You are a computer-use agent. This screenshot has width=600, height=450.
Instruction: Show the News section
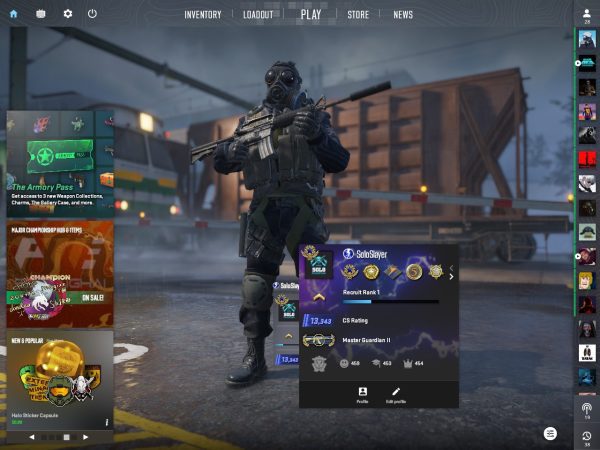[x=403, y=15]
